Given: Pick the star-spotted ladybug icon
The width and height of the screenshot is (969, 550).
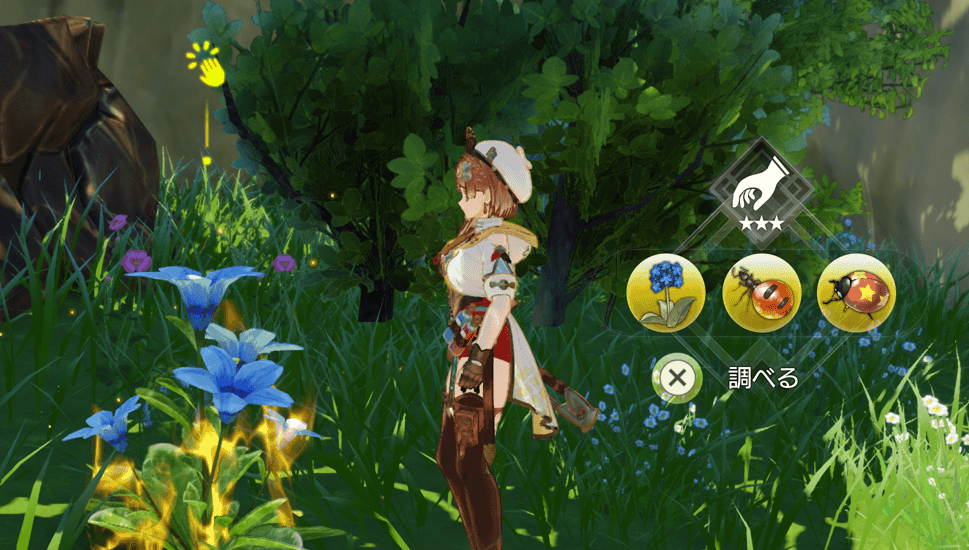Looking at the screenshot, I should pos(856,292).
